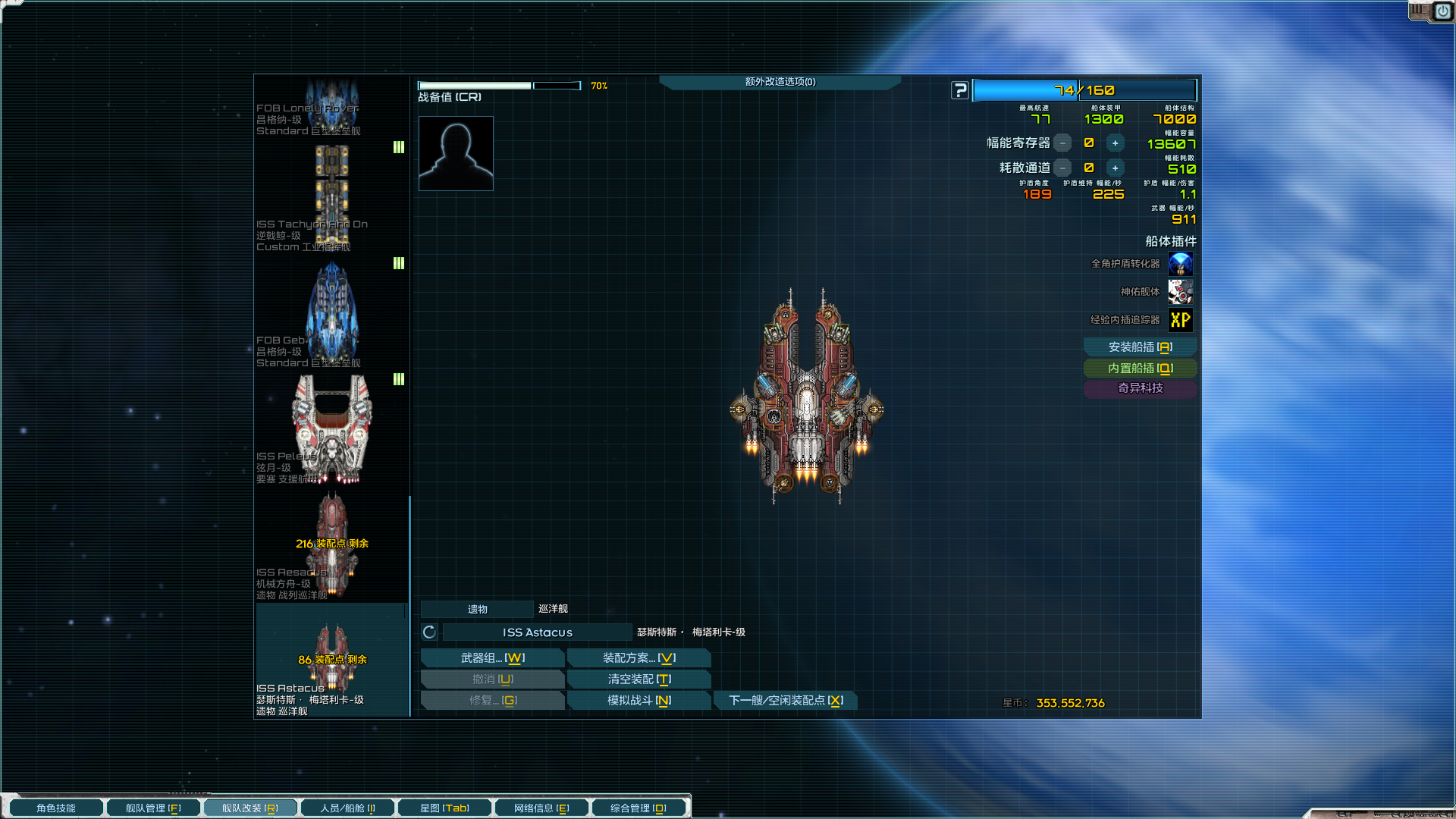This screenshot has height=819, width=1456.
Task: Randomize ship name with the refresh icon
Action: (x=429, y=632)
